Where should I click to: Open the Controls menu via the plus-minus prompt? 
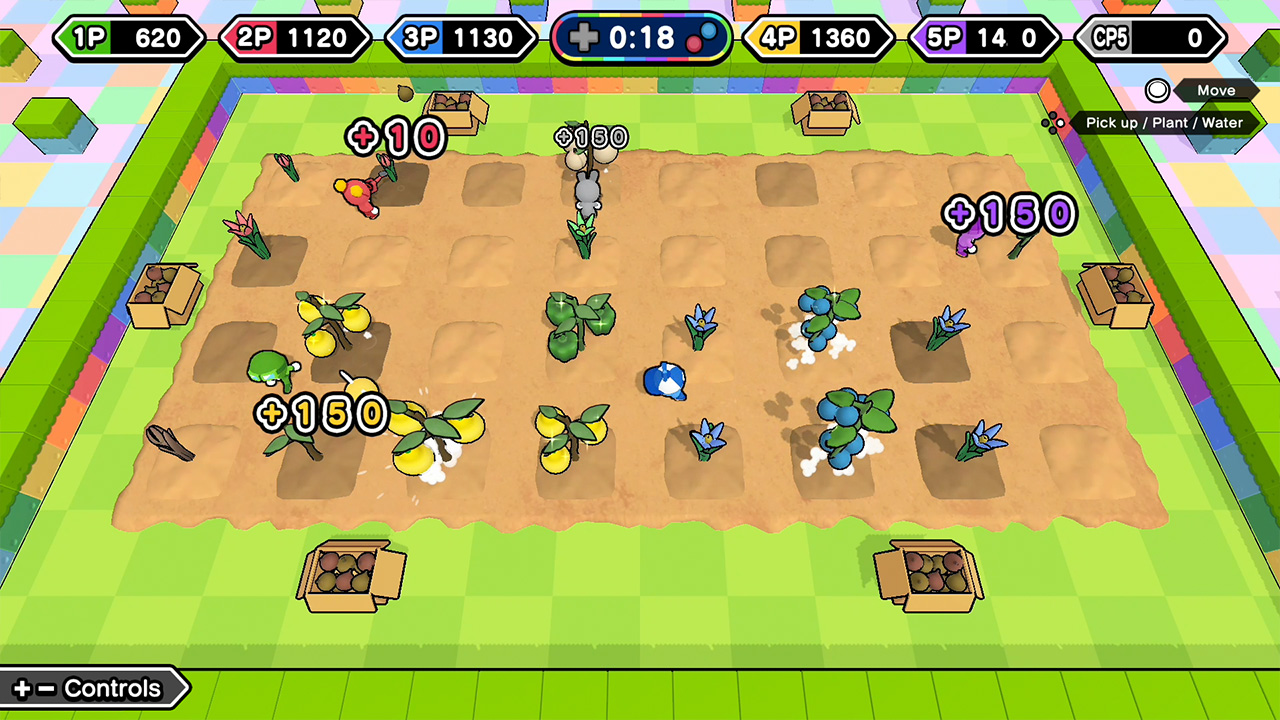[x=90, y=688]
